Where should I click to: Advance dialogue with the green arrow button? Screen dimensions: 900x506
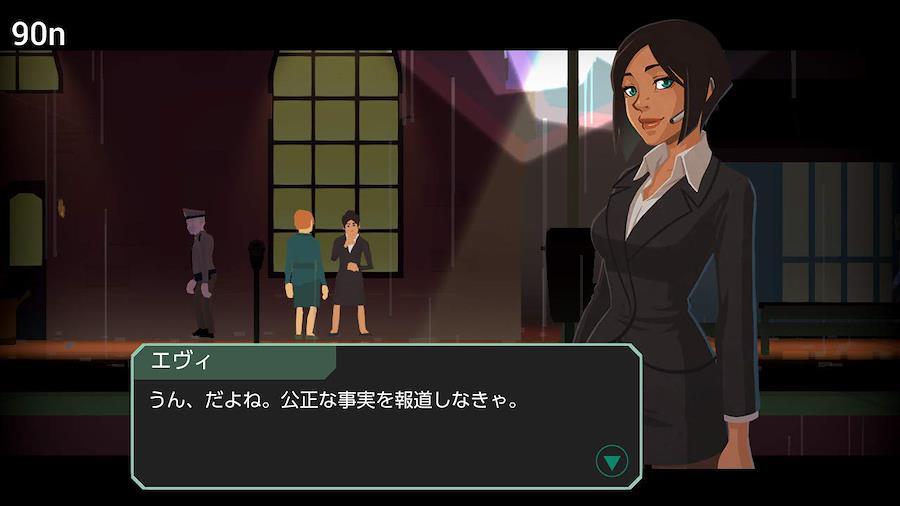[x=611, y=461]
